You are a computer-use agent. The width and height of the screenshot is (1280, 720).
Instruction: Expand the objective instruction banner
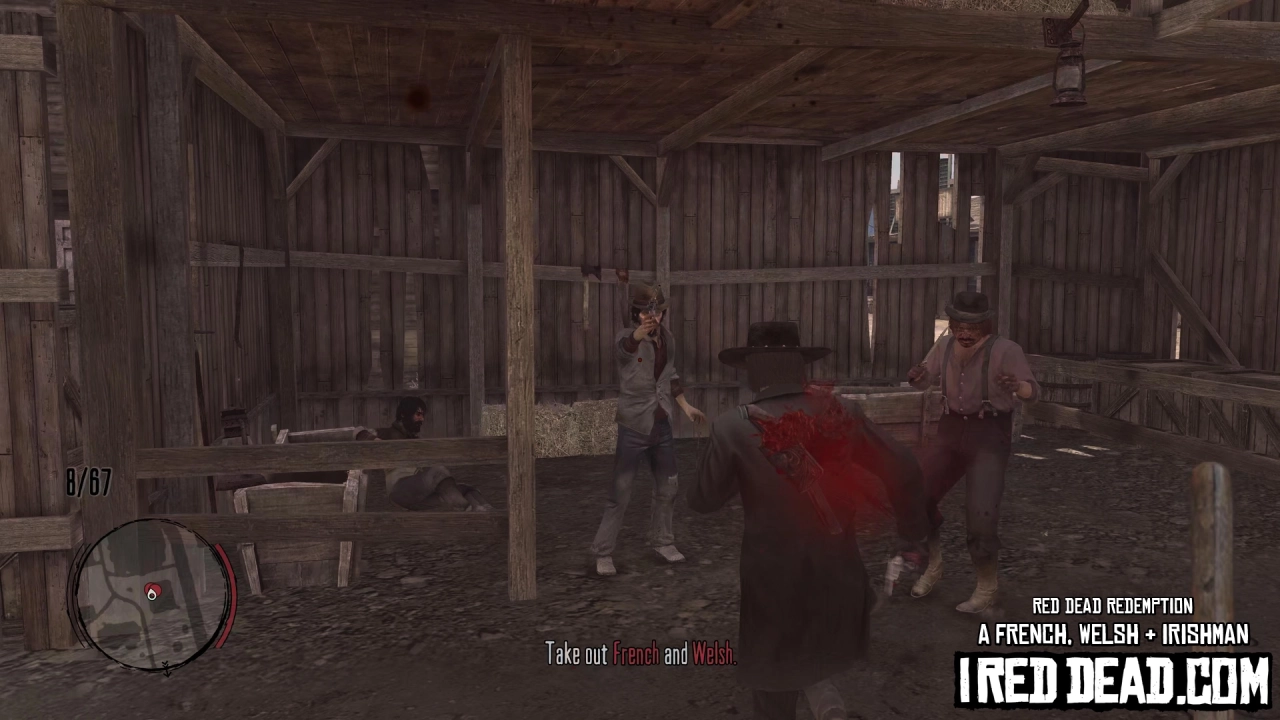(640, 656)
